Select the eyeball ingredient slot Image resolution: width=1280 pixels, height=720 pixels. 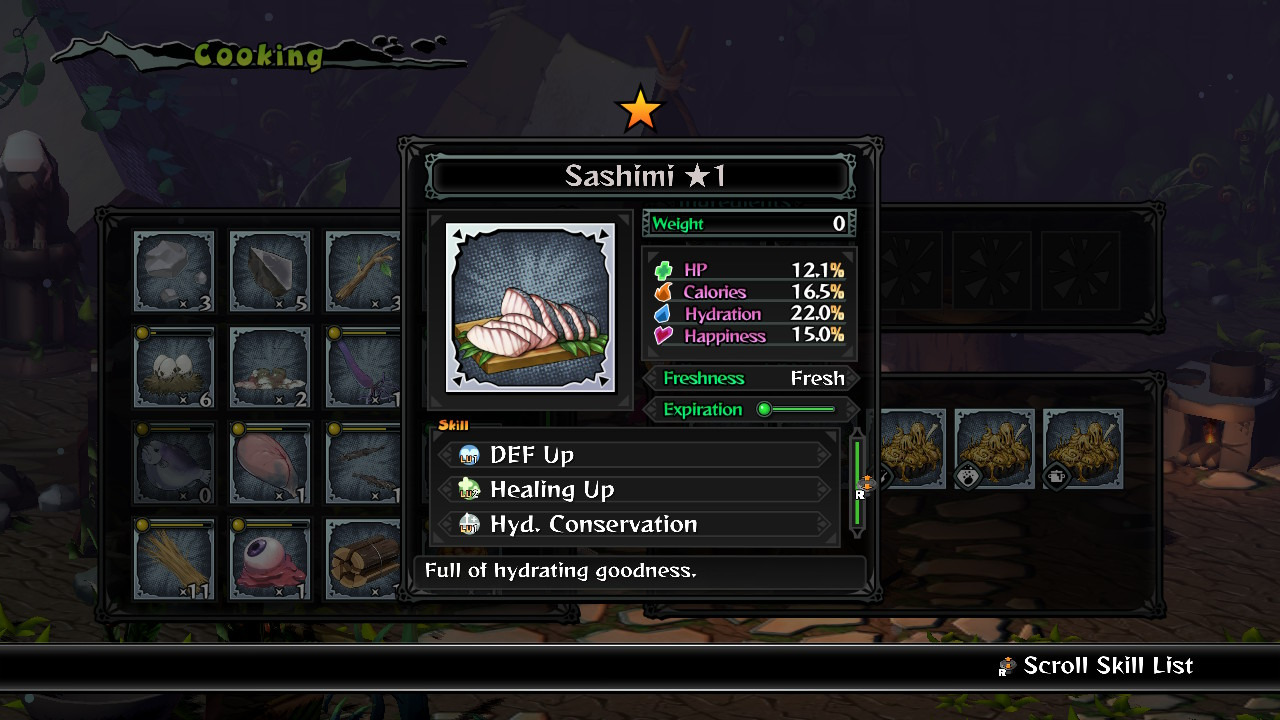tap(270, 558)
